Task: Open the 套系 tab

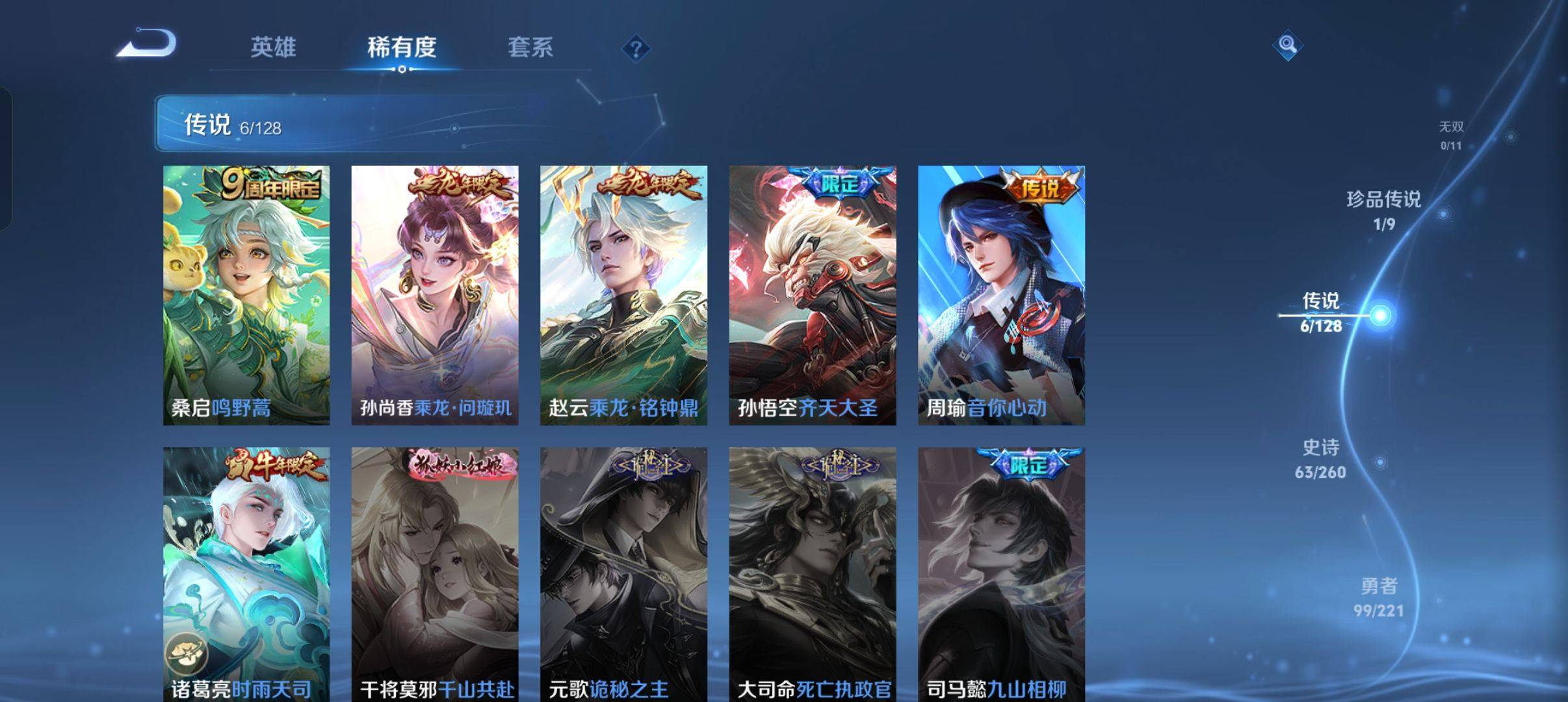Action: pyautogui.click(x=532, y=47)
